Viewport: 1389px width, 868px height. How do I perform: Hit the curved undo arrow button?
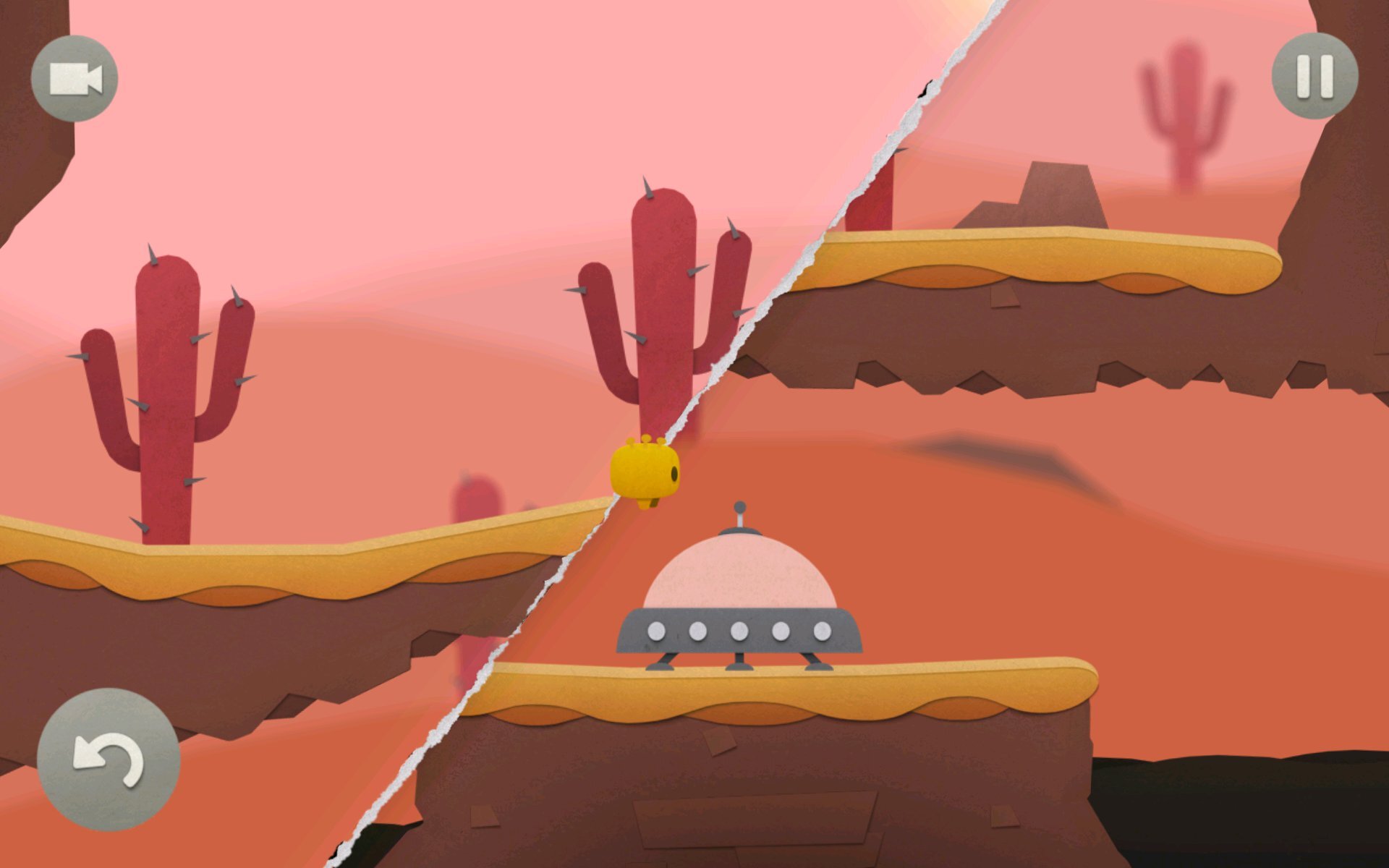point(109,759)
